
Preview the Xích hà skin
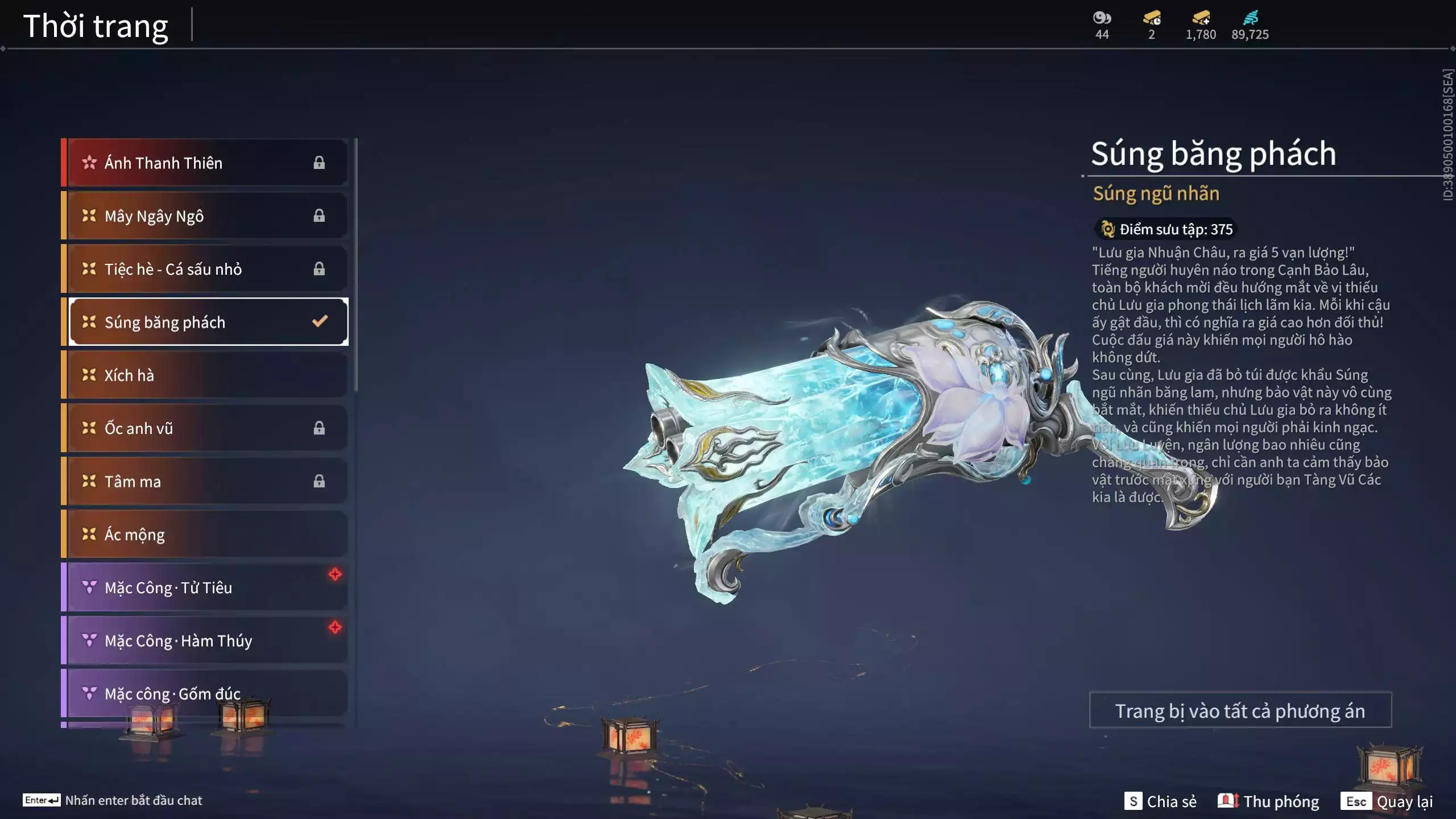[x=205, y=375]
